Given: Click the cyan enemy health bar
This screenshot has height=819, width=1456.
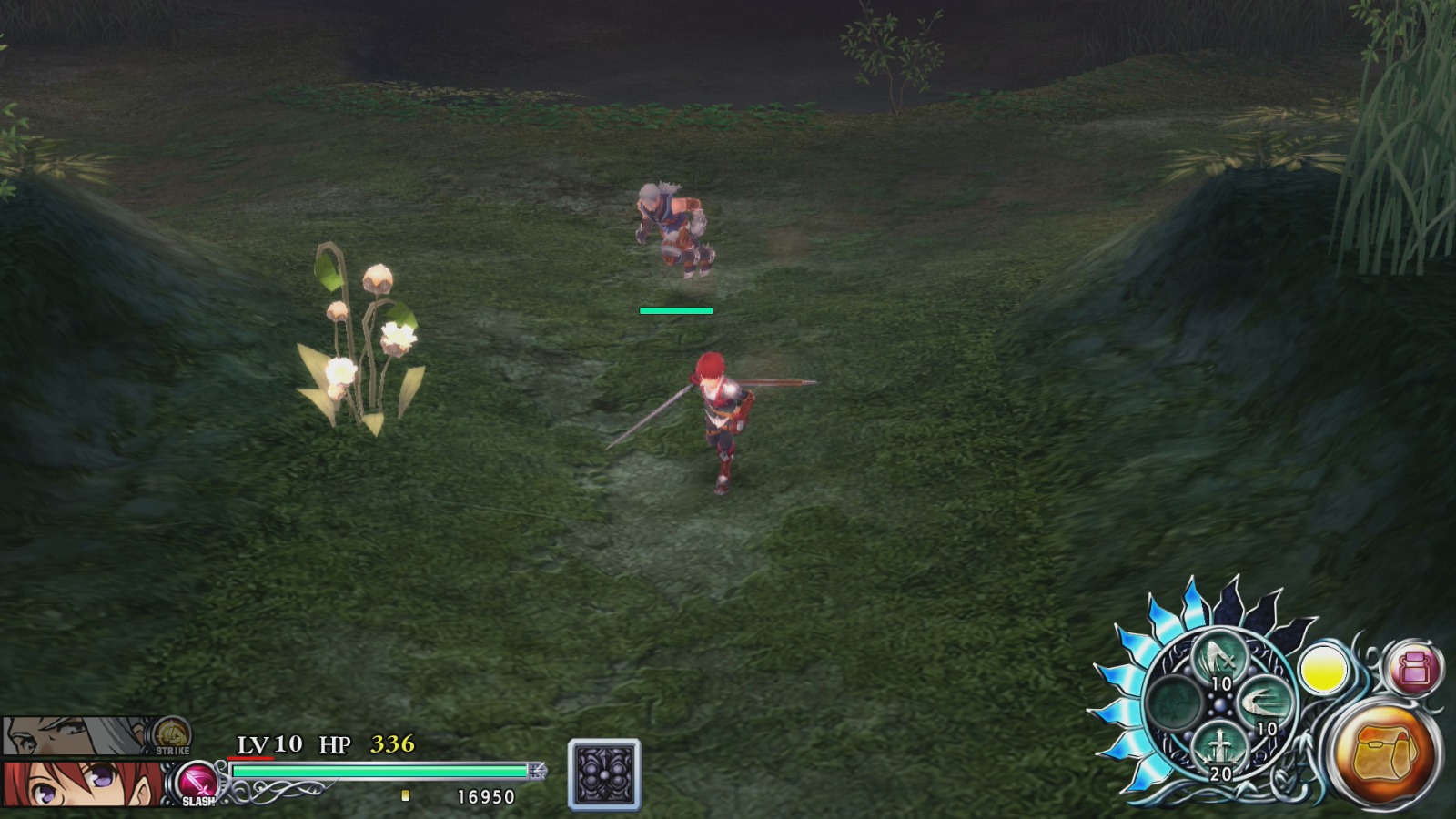Looking at the screenshot, I should 674,309.
